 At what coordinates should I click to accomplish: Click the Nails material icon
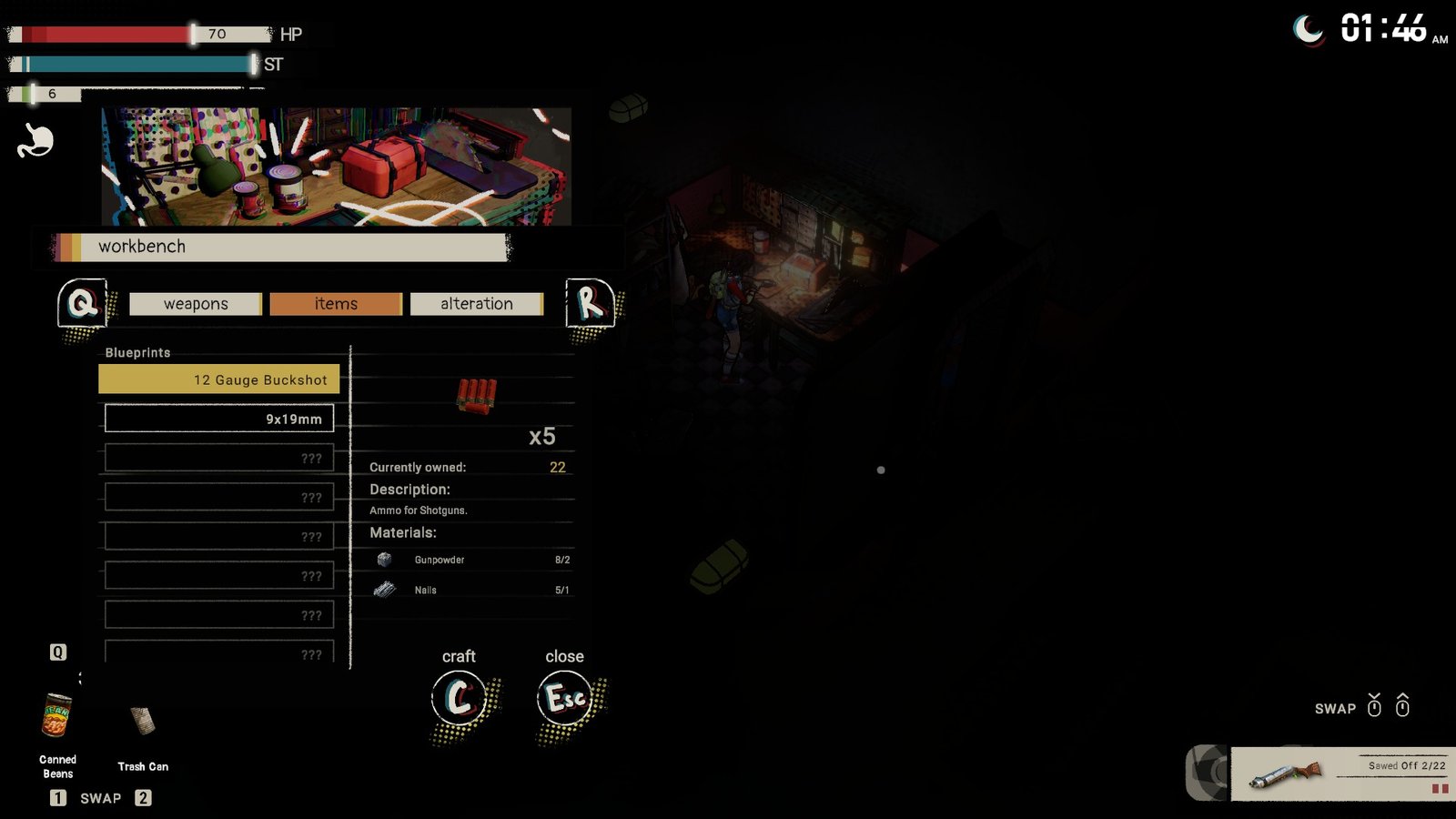[383, 590]
